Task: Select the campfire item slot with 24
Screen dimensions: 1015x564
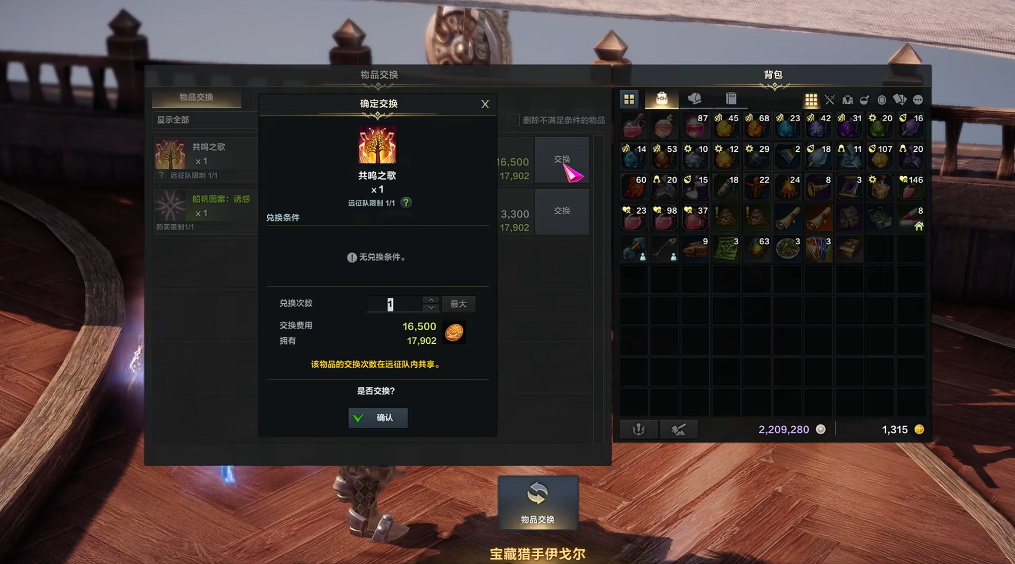Action: click(788, 187)
